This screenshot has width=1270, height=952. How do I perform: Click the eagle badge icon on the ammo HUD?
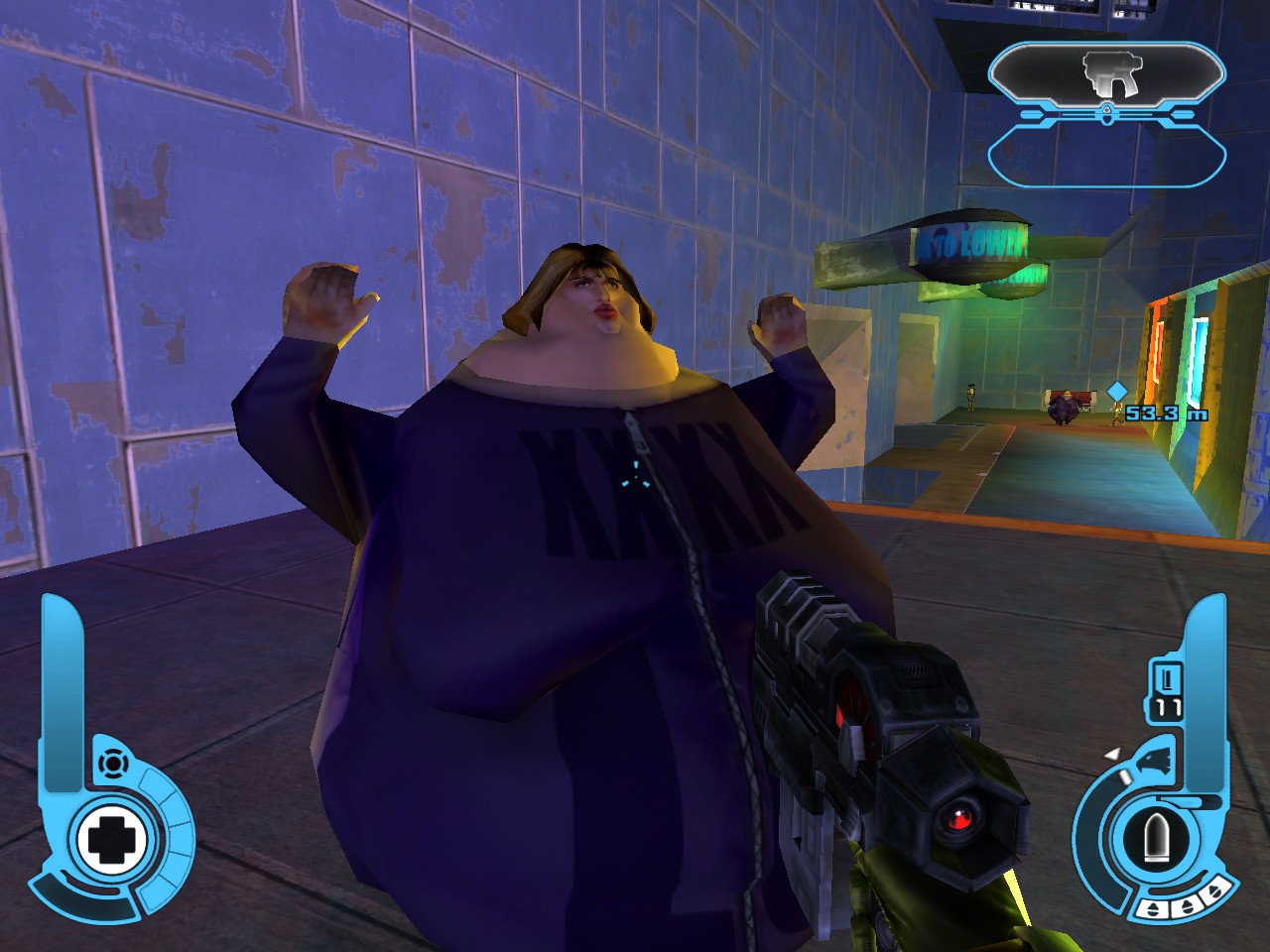click(x=1154, y=759)
